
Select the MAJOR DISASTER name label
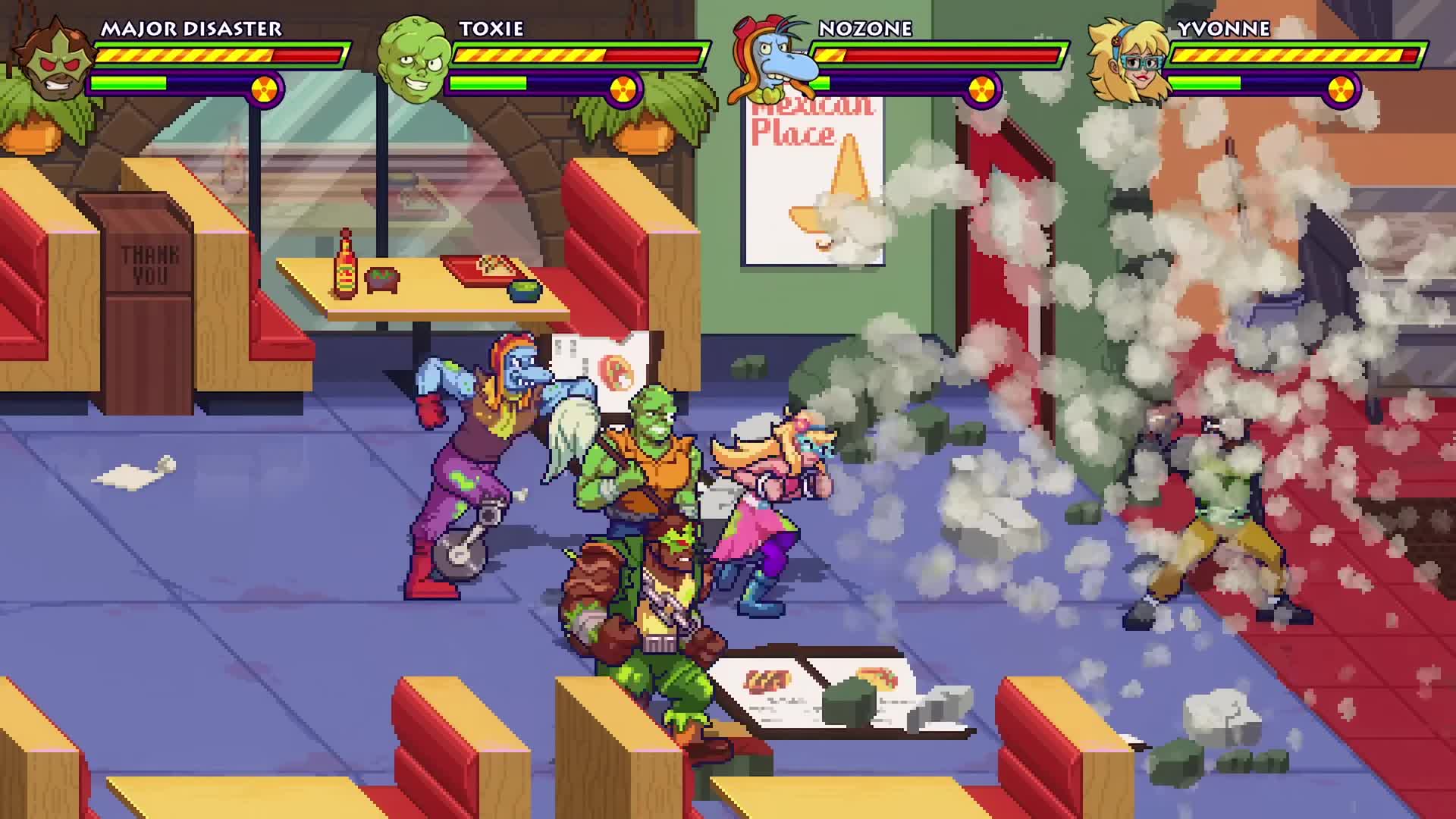192,29
